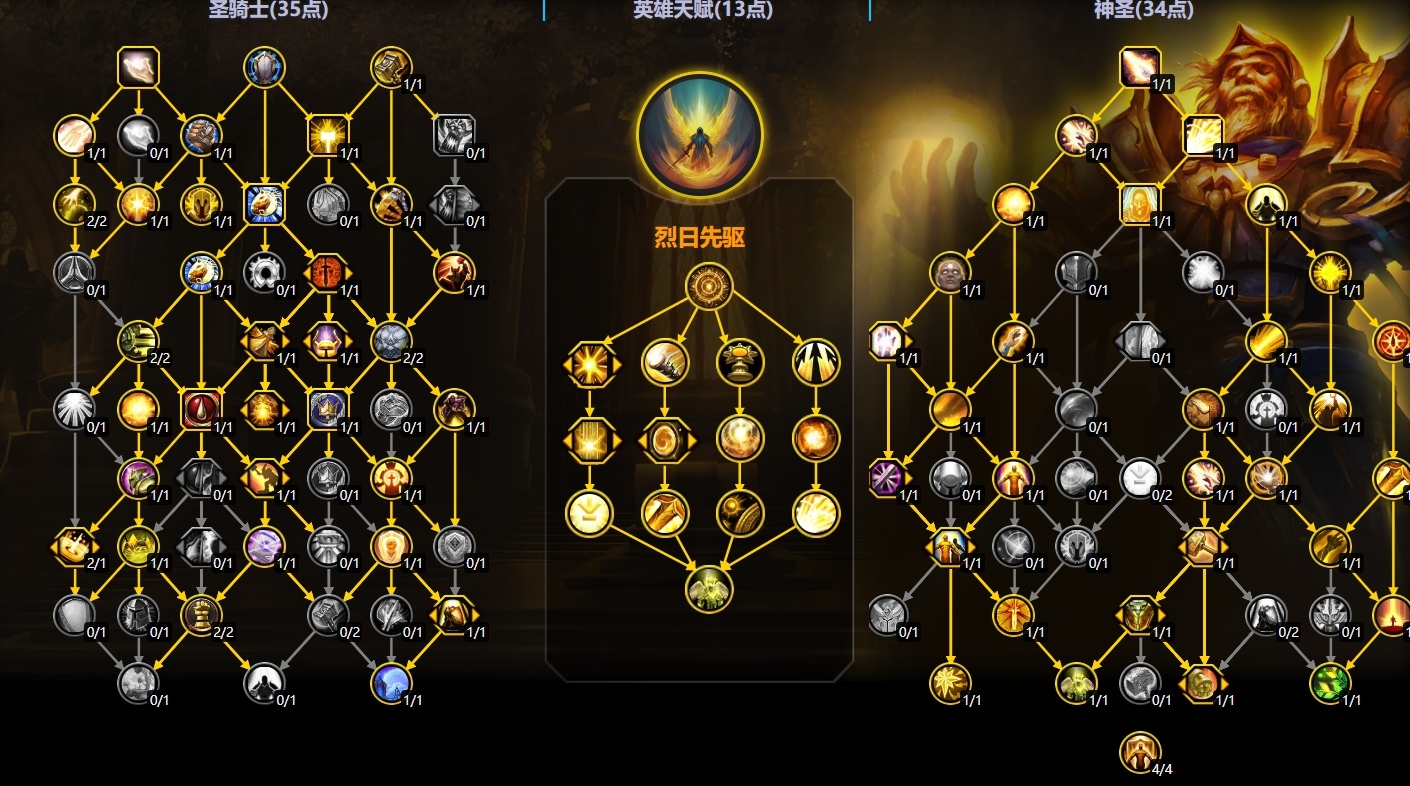Screen dimensions: 1410x786
Task: Select the square blue-framed horse talent
Action: click(265, 204)
